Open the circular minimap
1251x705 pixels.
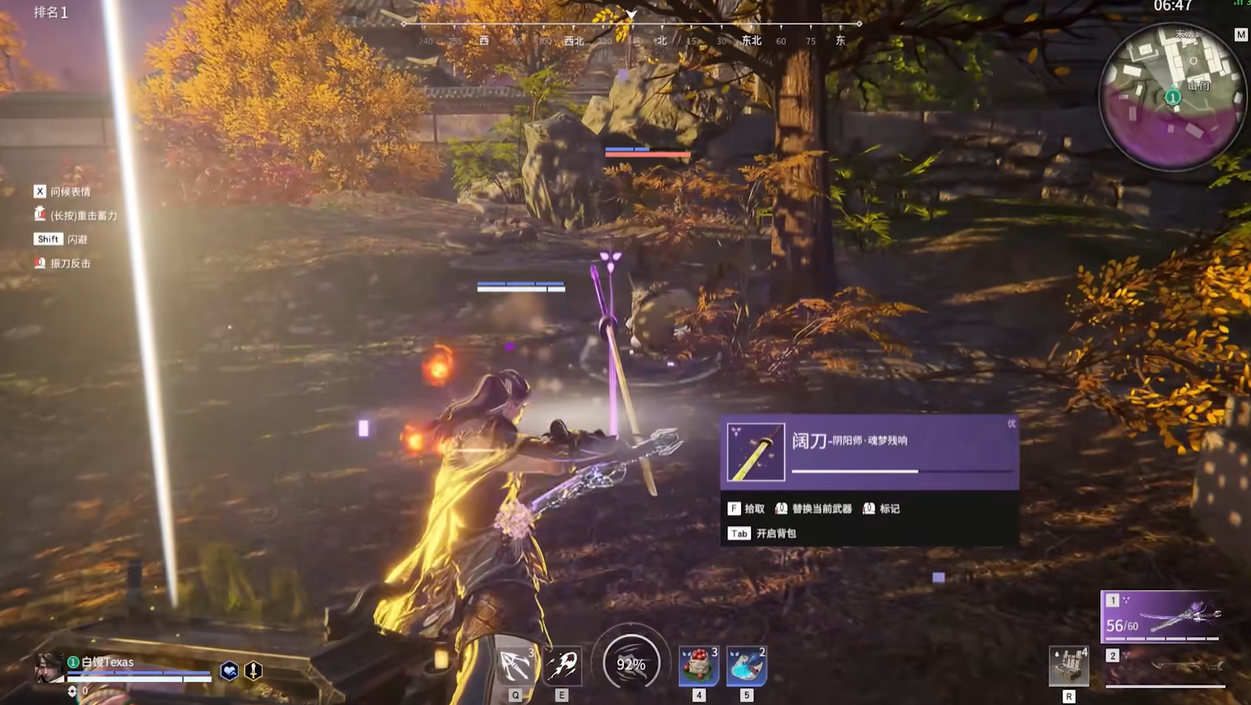1172,97
